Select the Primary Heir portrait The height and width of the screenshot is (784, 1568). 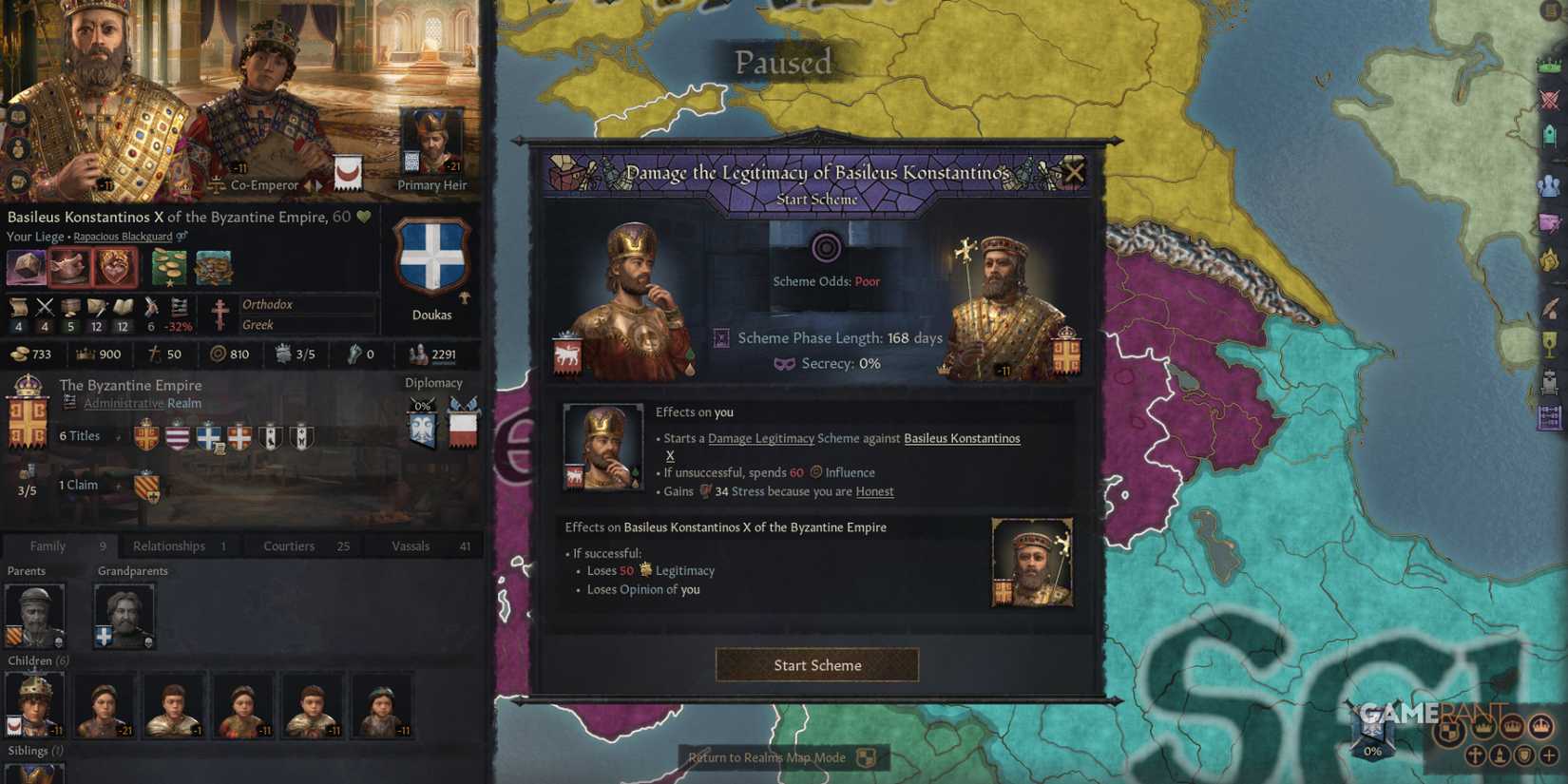(x=432, y=143)
